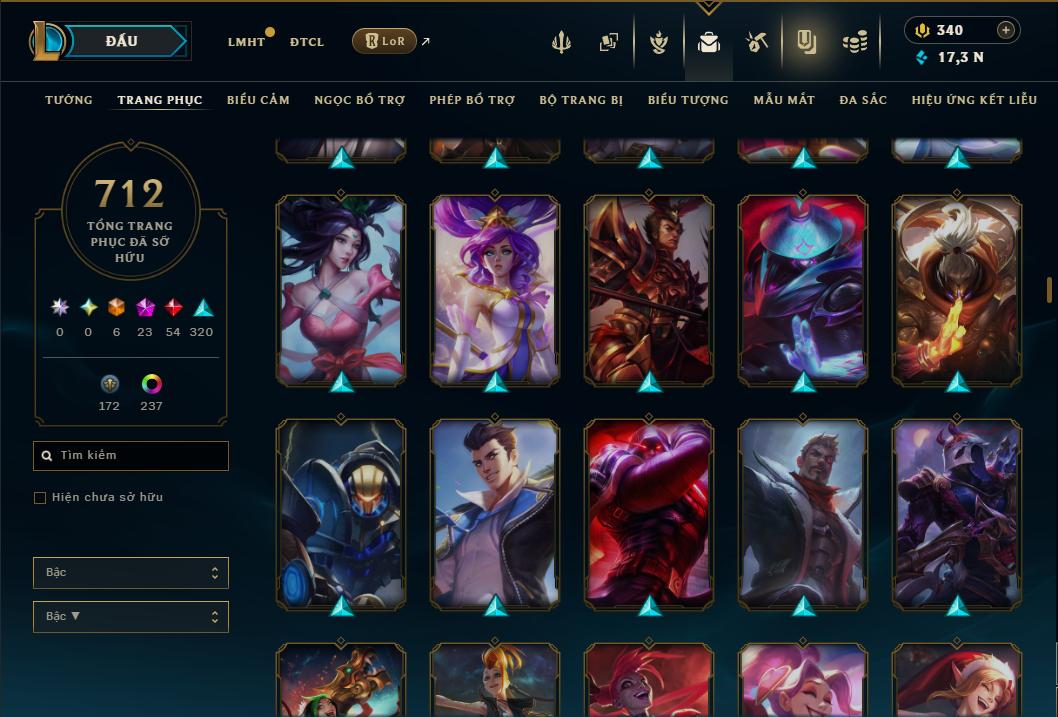Switch to the TƯỚNG tab
Viewport: 1058px width, 717px height.
[69, 100]
